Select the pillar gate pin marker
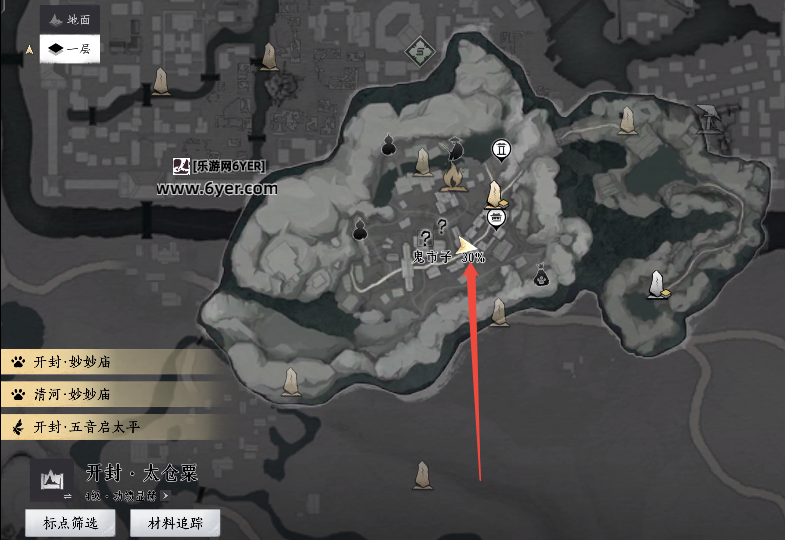 [x=501, y=150]
